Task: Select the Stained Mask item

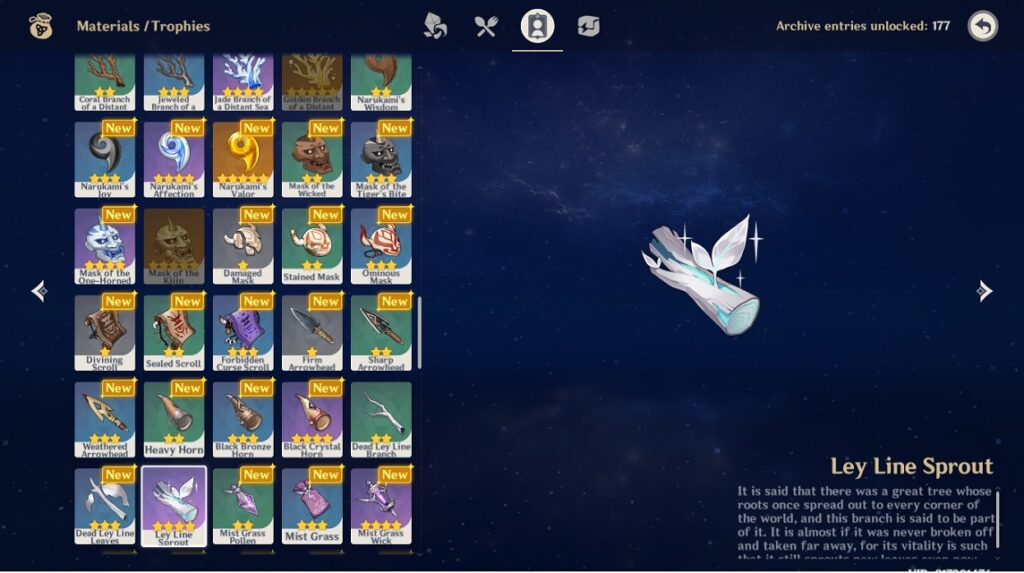Action: click(312, 246)
